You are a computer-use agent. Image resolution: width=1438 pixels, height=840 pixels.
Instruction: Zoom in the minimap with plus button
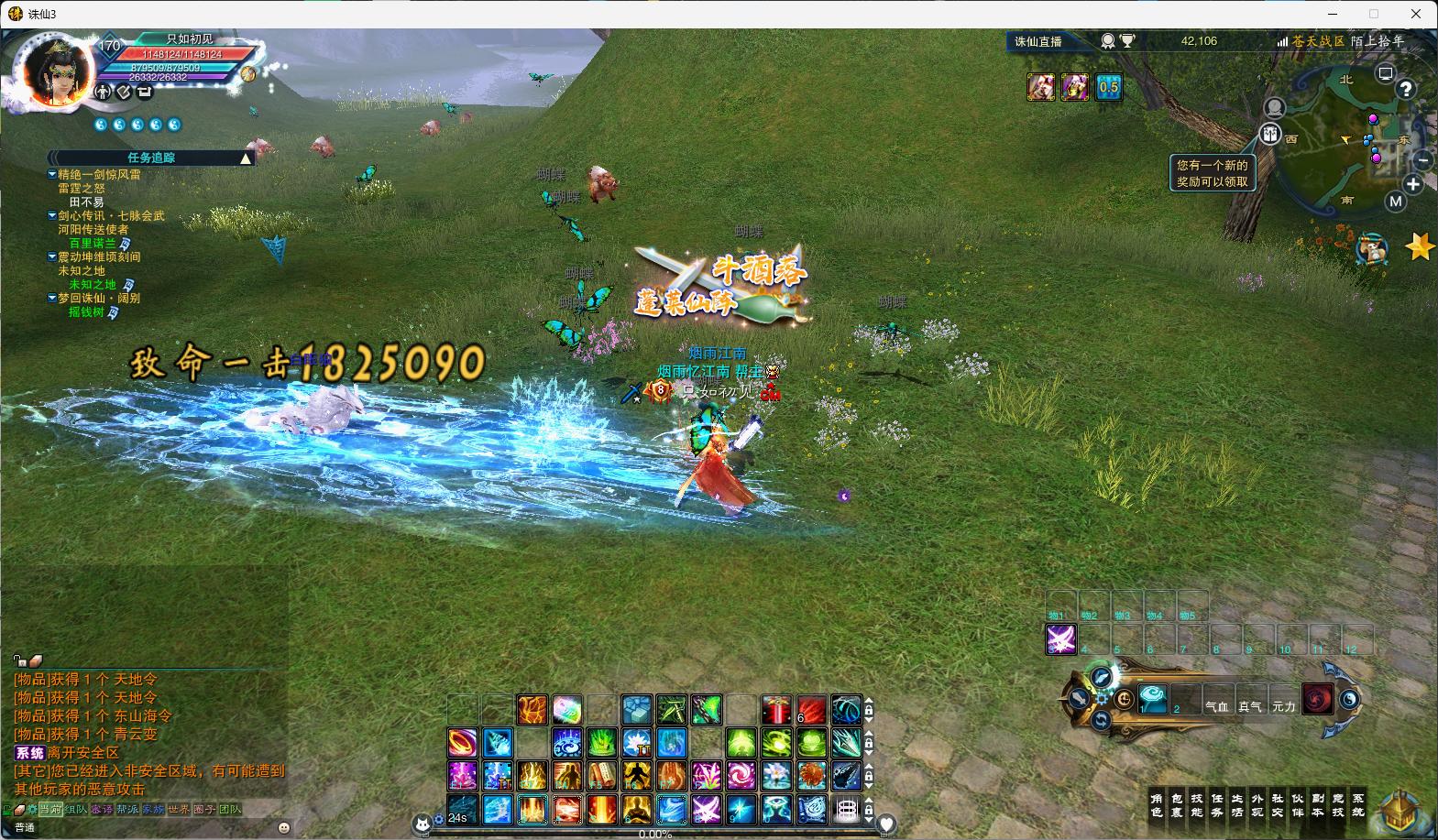pyautogui.click(x=1413, y=184)
